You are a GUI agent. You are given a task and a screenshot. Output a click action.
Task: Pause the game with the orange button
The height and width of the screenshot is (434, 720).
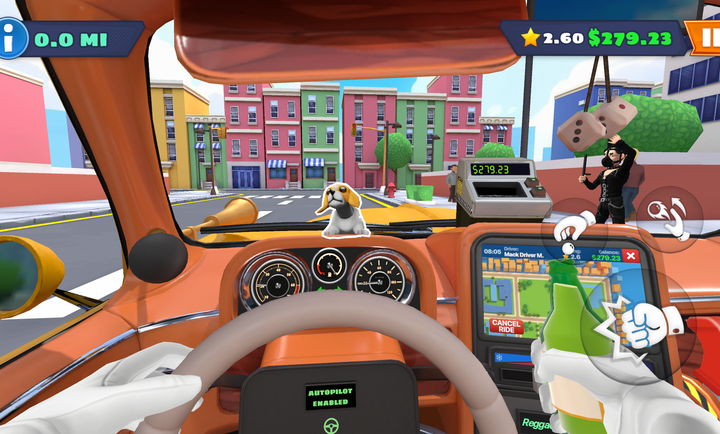[706, 39]
